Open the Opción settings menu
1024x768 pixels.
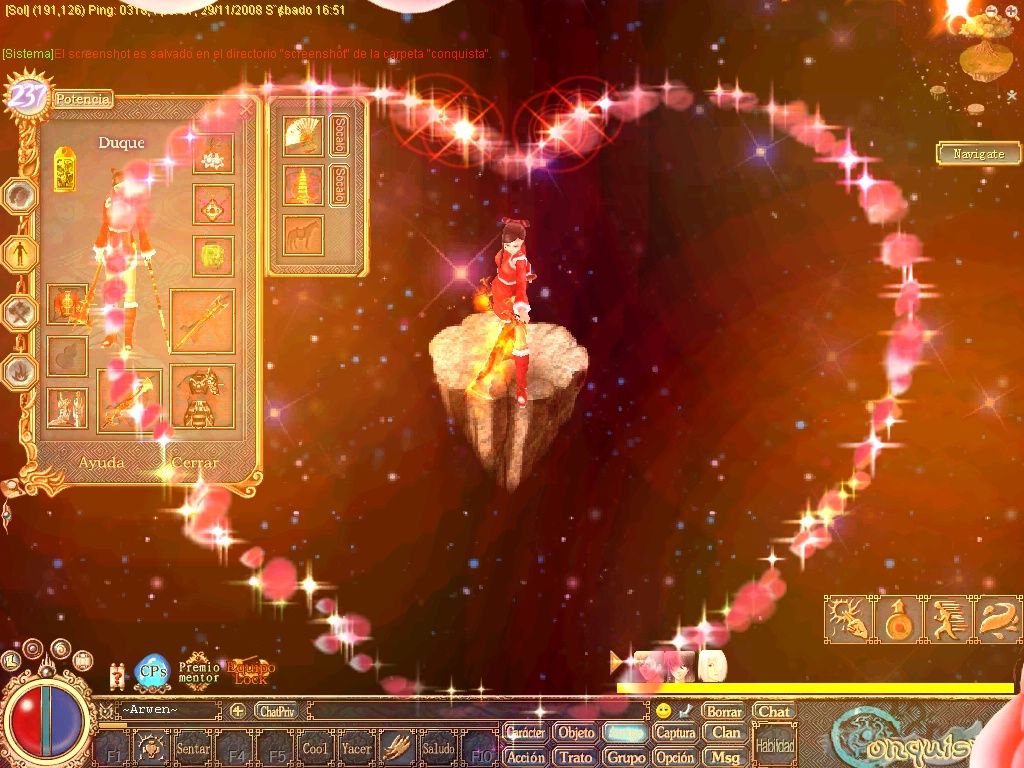point(675,757)
